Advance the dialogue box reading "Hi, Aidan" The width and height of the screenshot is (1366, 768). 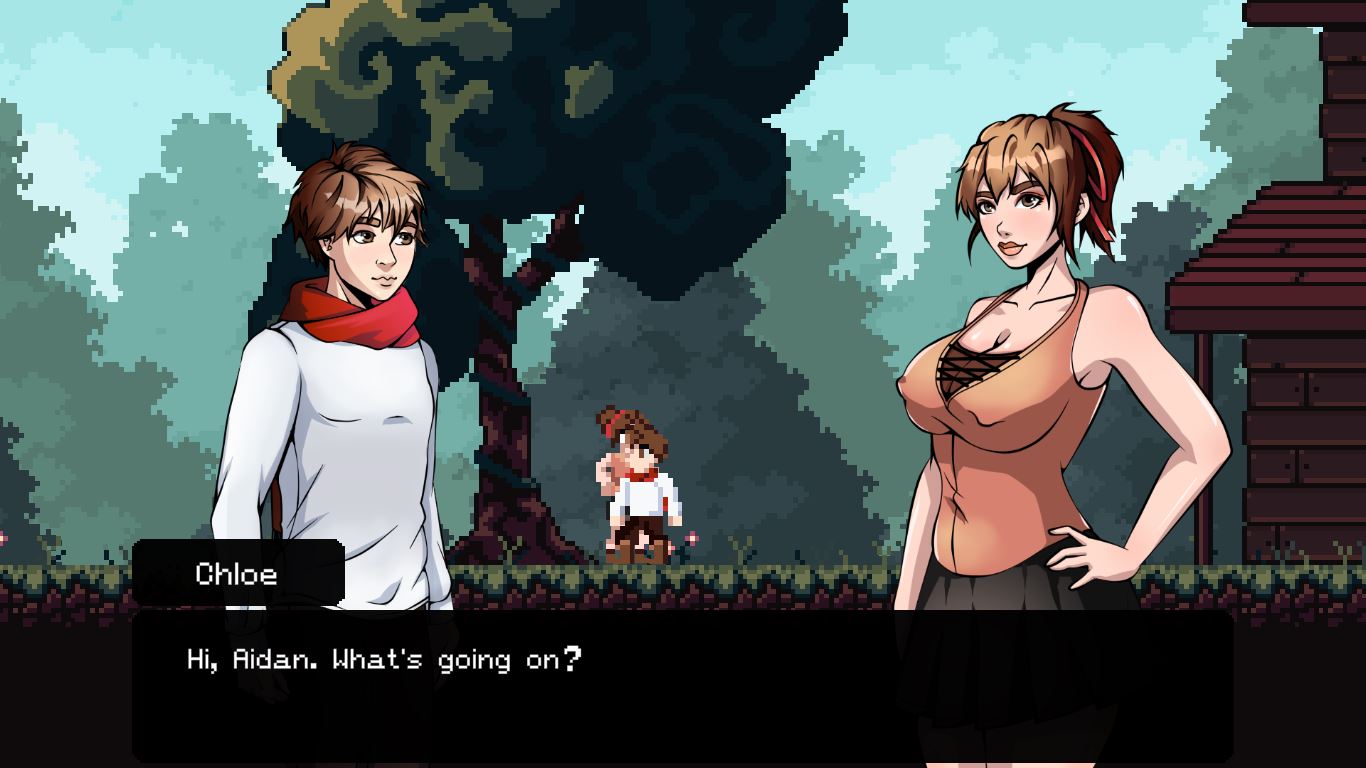[x=682, y=686]
